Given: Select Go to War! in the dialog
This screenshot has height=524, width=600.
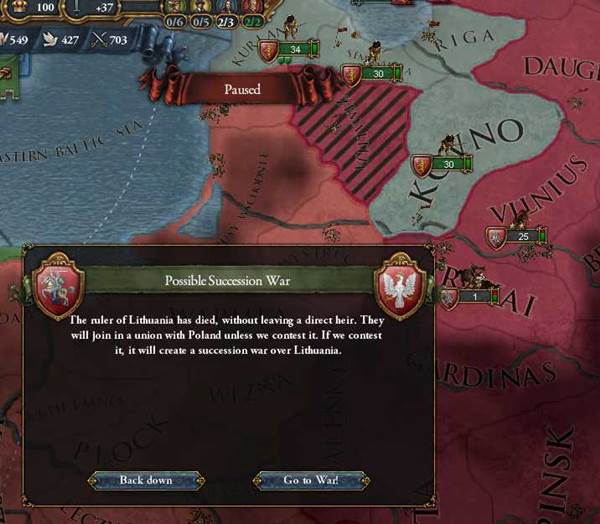Looking at the screenshot, I should coord(311,480).
